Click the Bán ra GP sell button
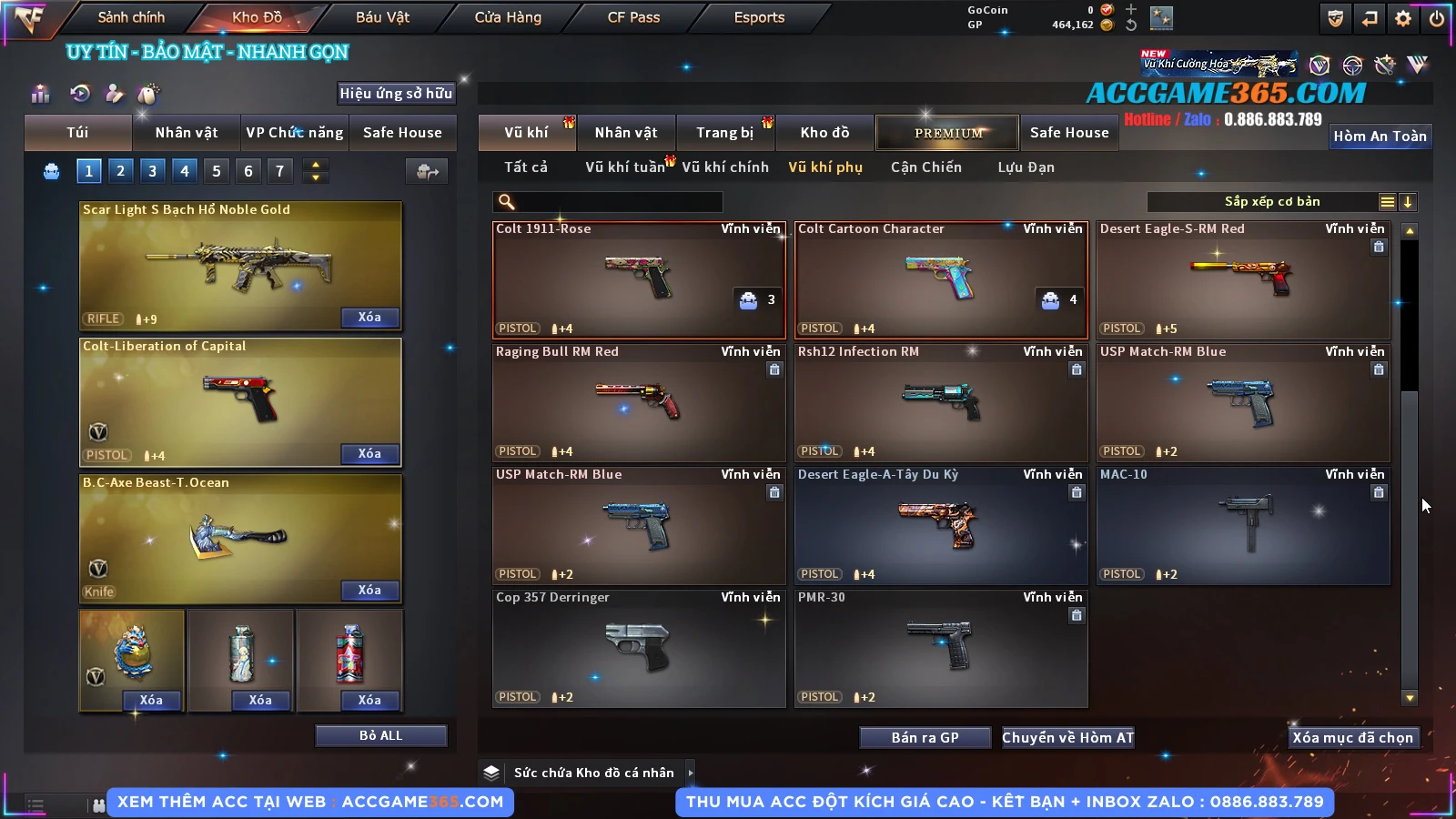Image resolution: width=1456 pixels, height=819 pixels. tap(925, 738)
